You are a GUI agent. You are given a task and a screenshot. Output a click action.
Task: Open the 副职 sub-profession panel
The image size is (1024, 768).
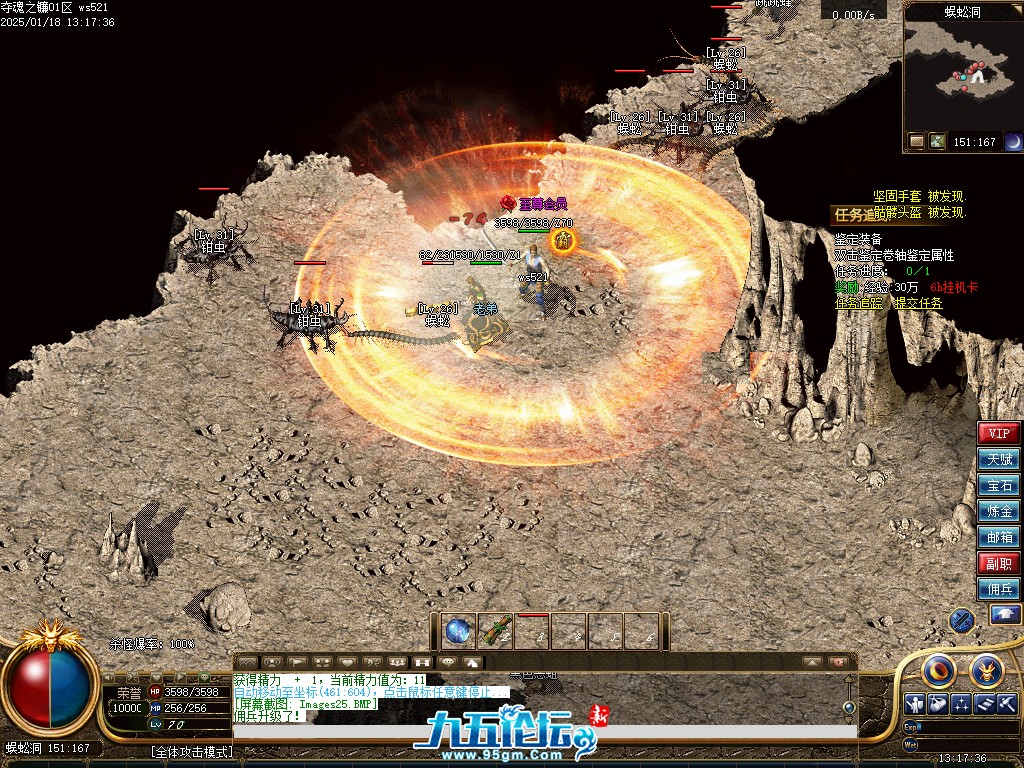[999, 563]
